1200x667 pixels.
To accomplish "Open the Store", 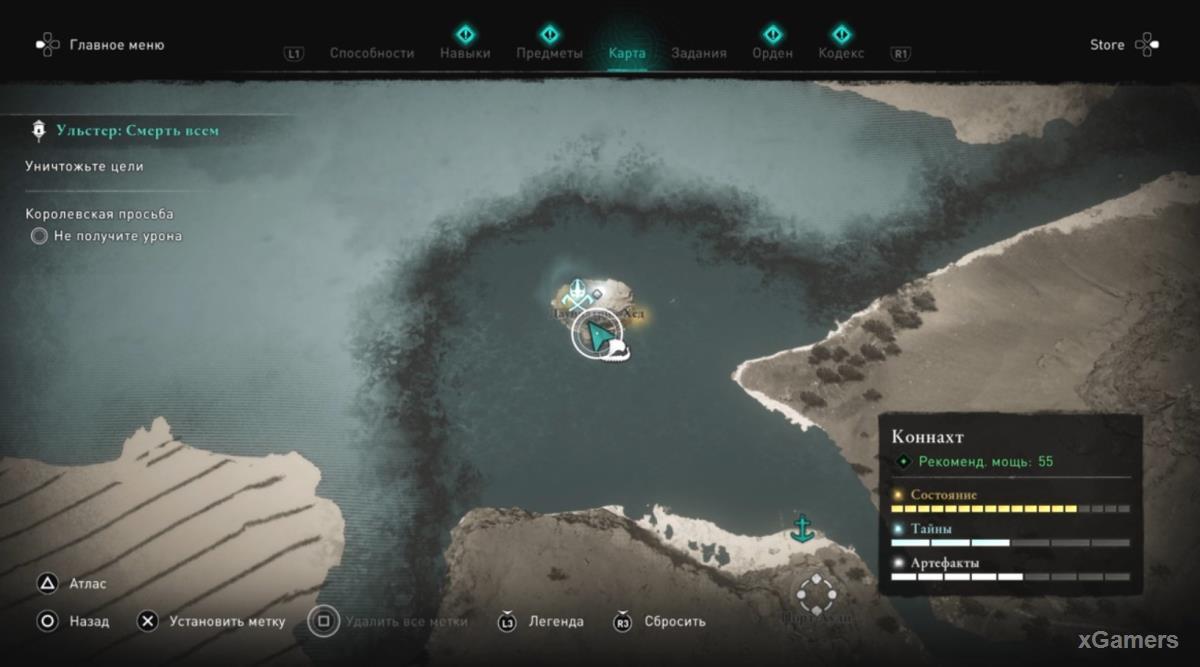I will 1107,45.
